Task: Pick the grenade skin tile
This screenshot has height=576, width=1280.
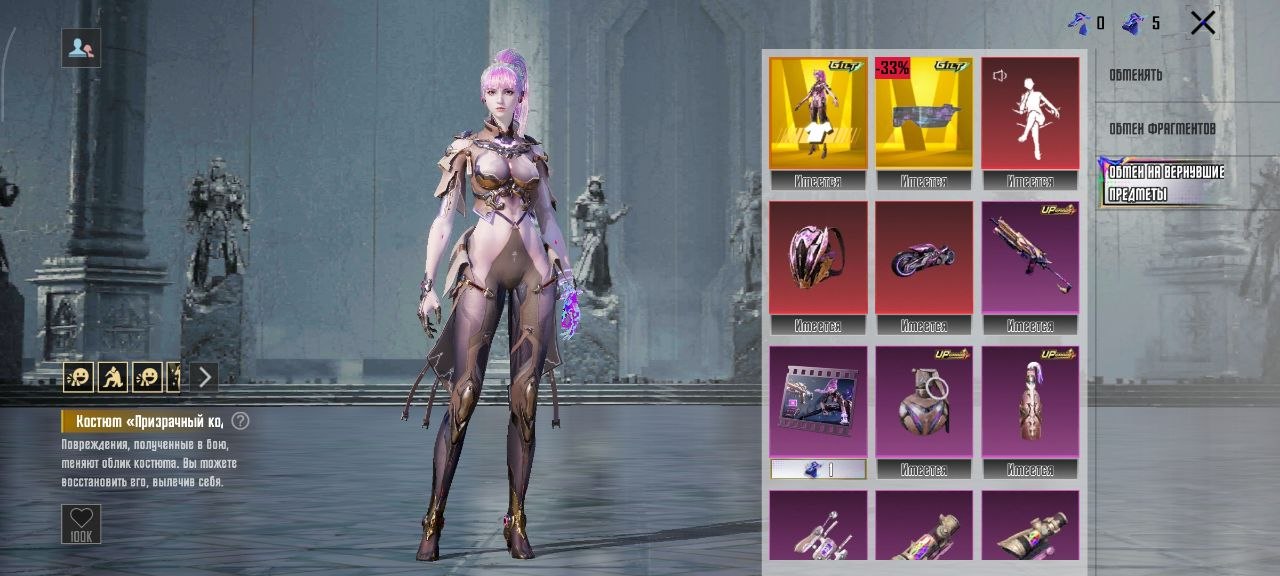Action: click(924, 402)
